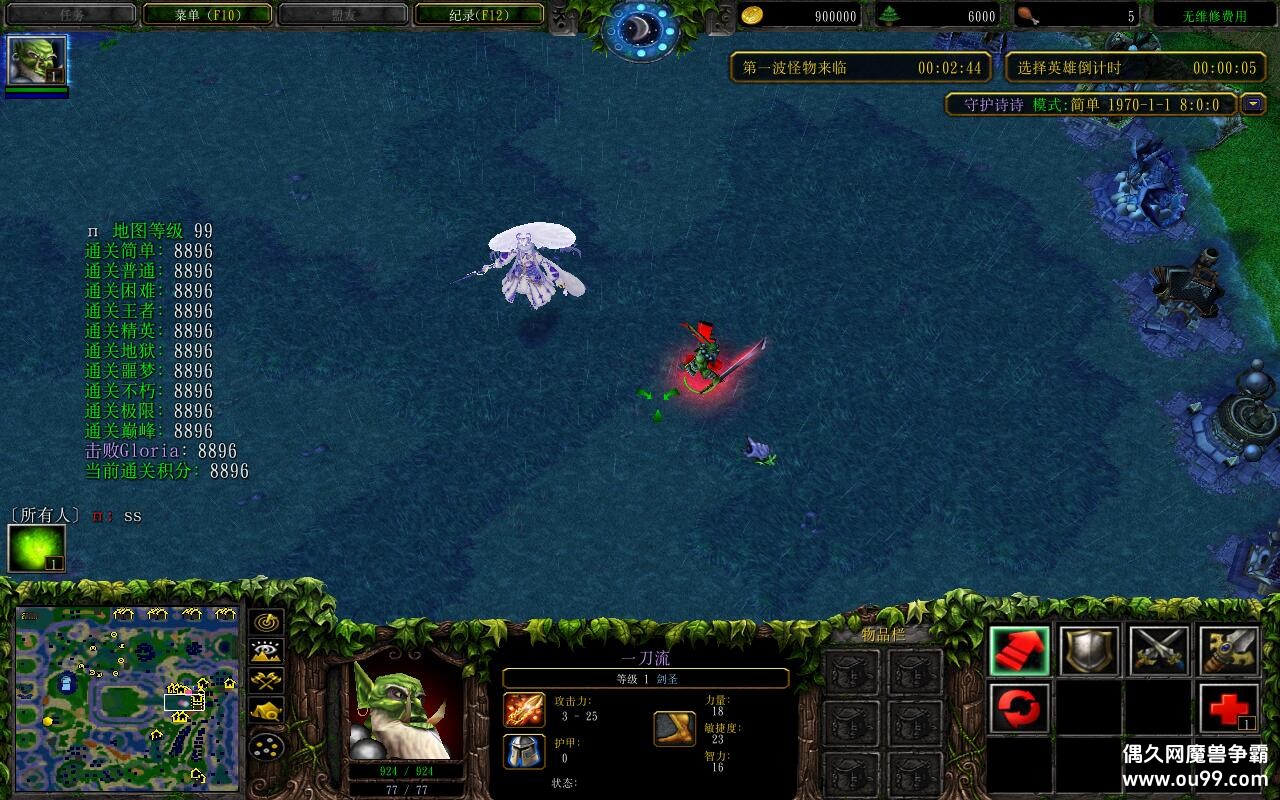Toggle ally colors with the crossed axes button
This screenshot has width=1280, height=800.
tap(267, 682)
